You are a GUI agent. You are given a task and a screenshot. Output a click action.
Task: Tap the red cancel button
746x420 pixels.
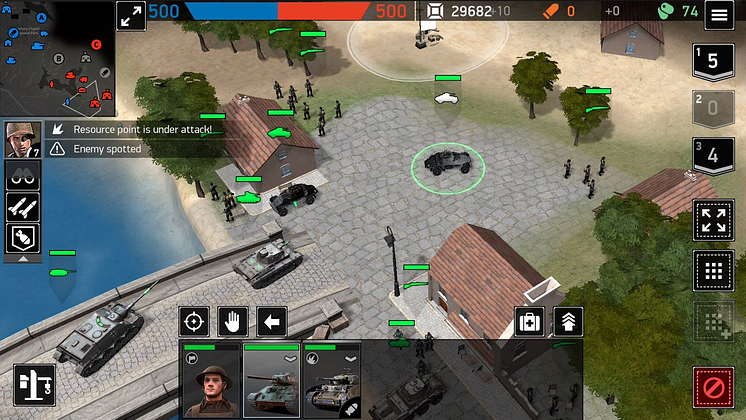[x=712, y=386]
